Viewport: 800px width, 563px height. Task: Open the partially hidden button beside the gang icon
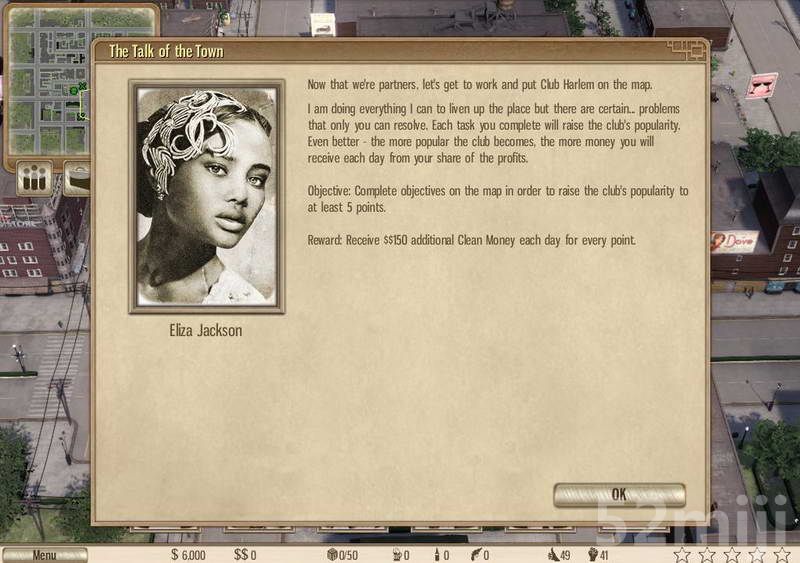pyautogui.click(x=76, y=181)
